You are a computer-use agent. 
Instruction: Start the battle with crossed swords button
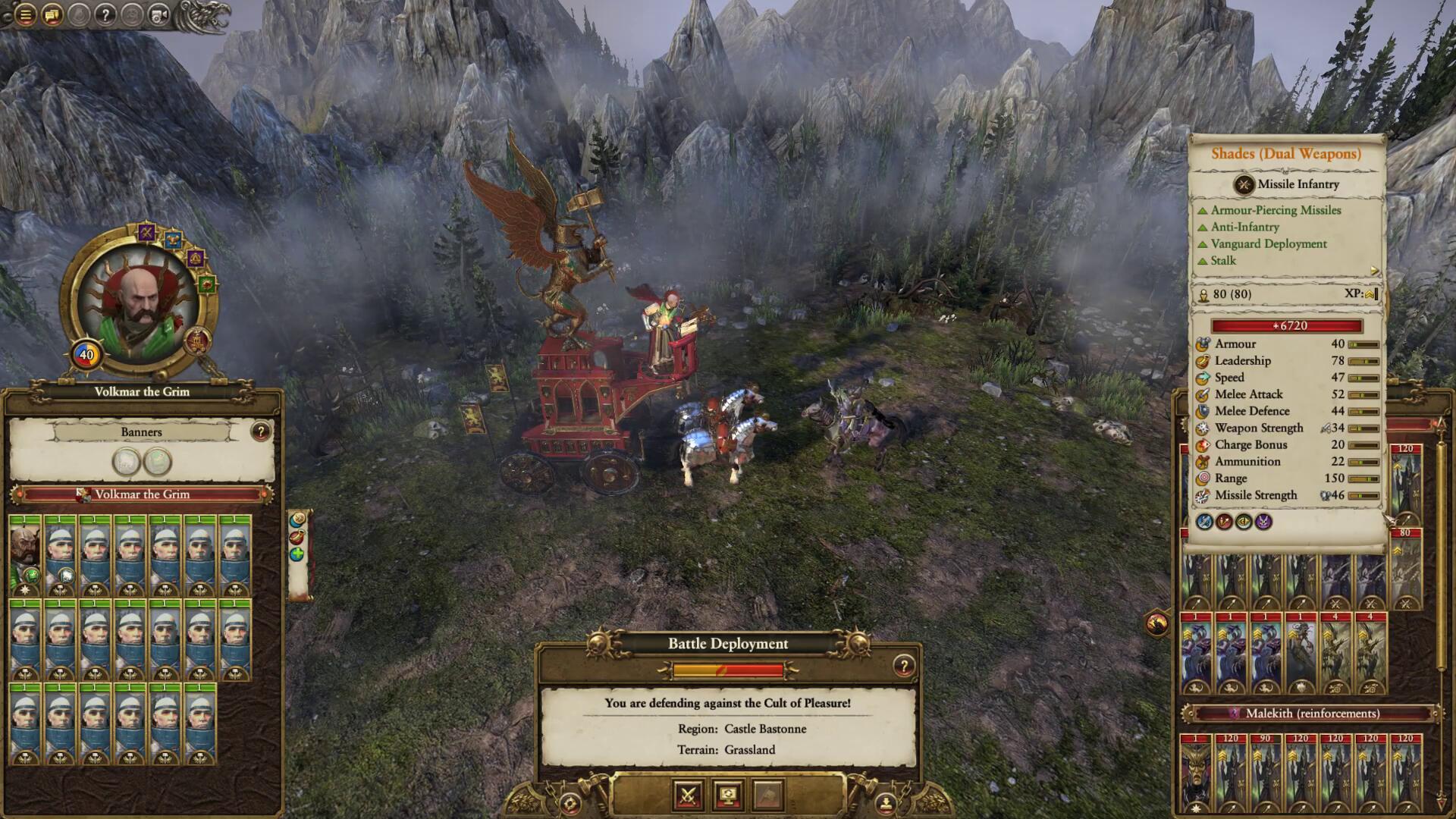688,795
